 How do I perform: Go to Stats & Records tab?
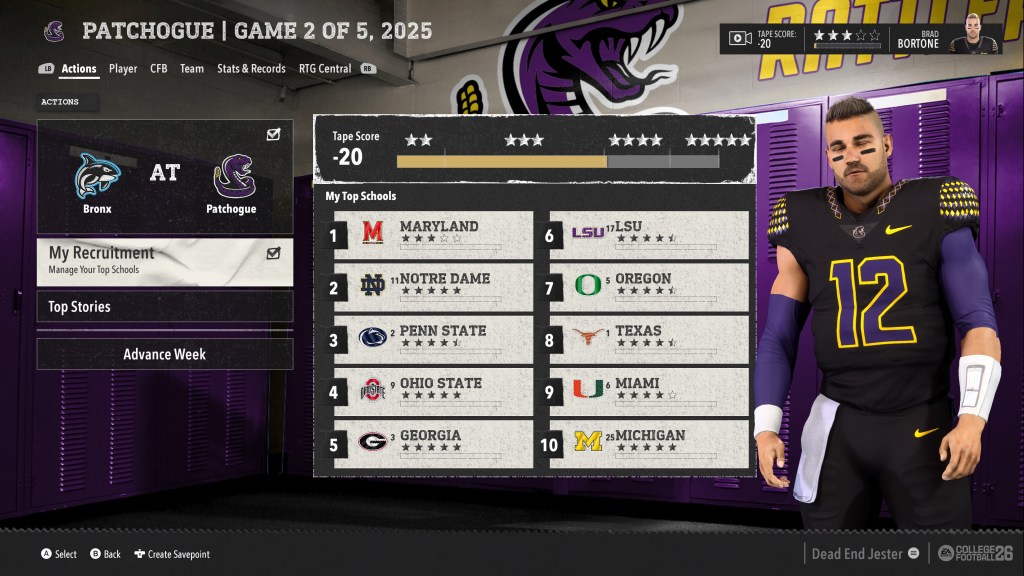click(251, 69)
